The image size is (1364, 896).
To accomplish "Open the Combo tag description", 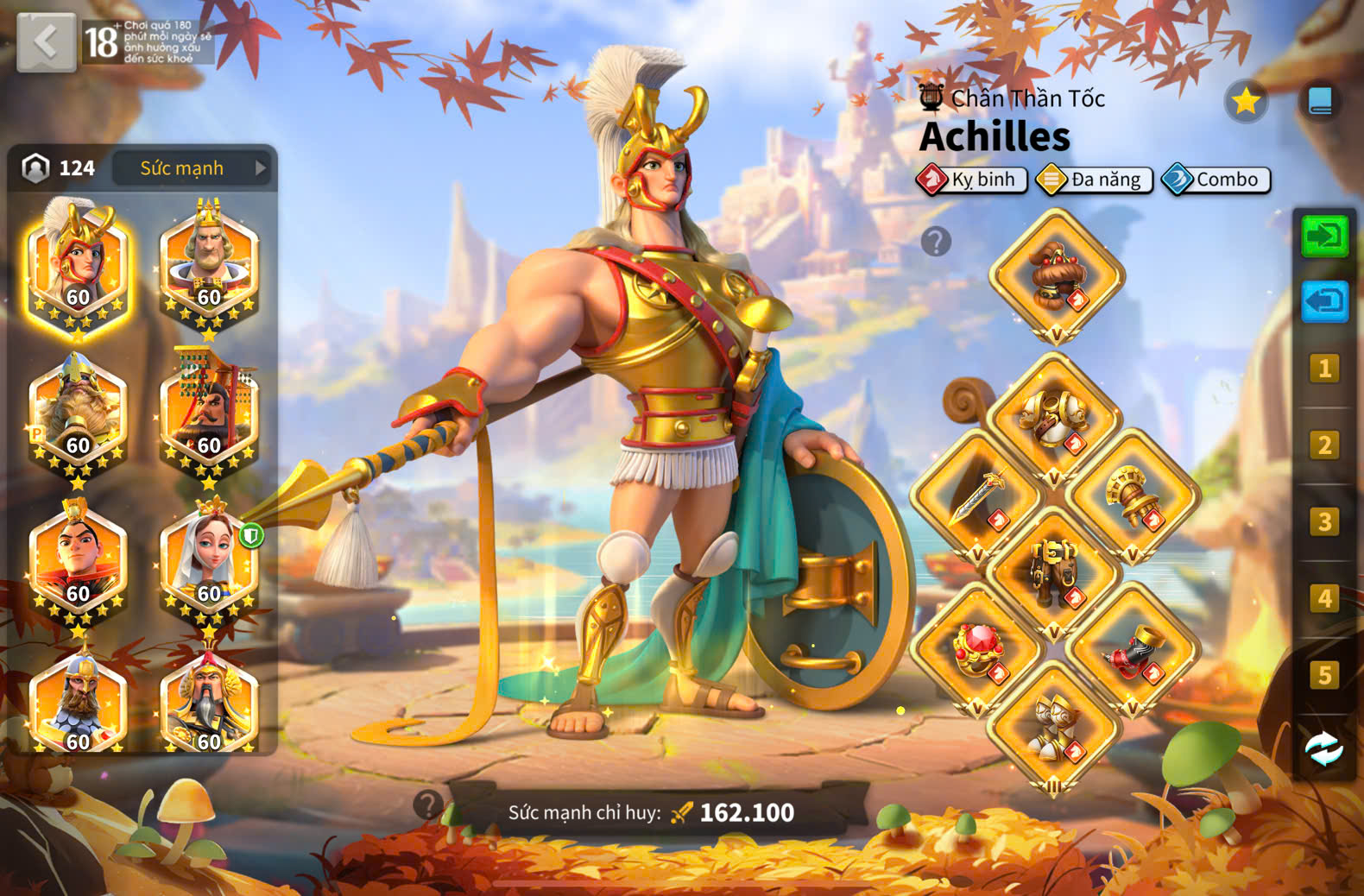I will pyautogui.click(x=1216, y=180).
